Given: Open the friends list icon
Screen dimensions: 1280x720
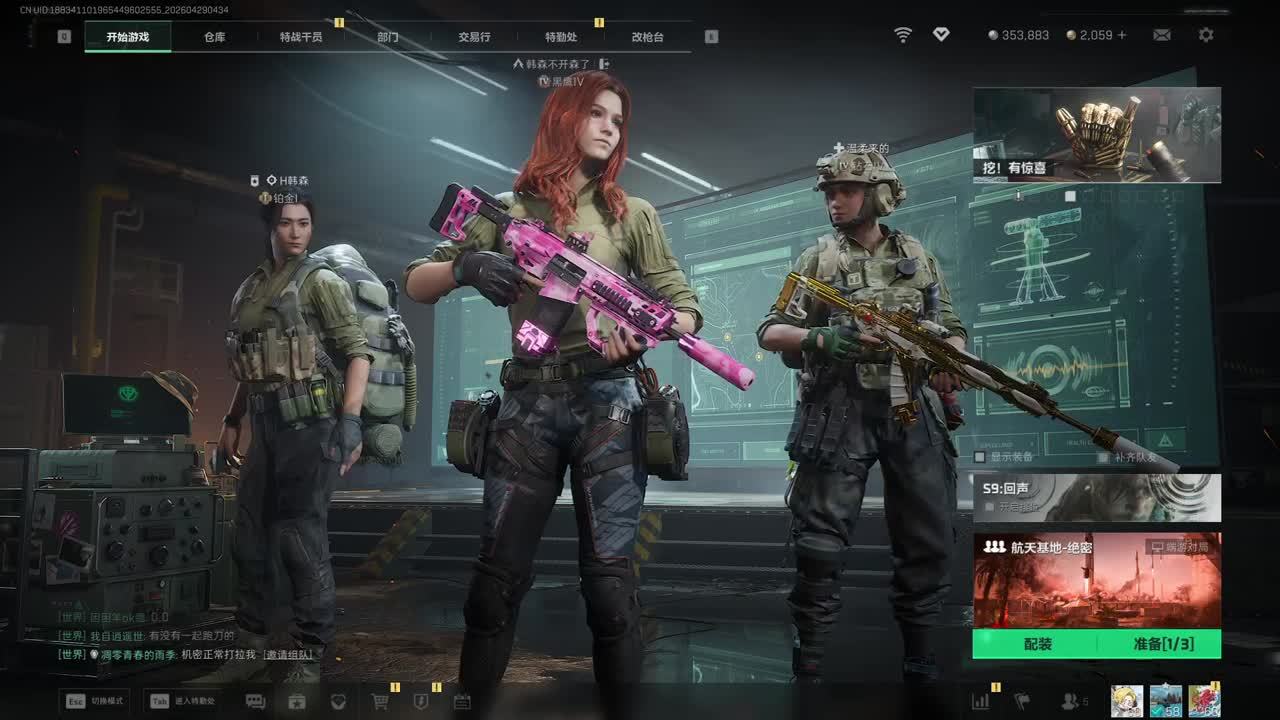Looking at the screenshot, I should (1071, 701).
